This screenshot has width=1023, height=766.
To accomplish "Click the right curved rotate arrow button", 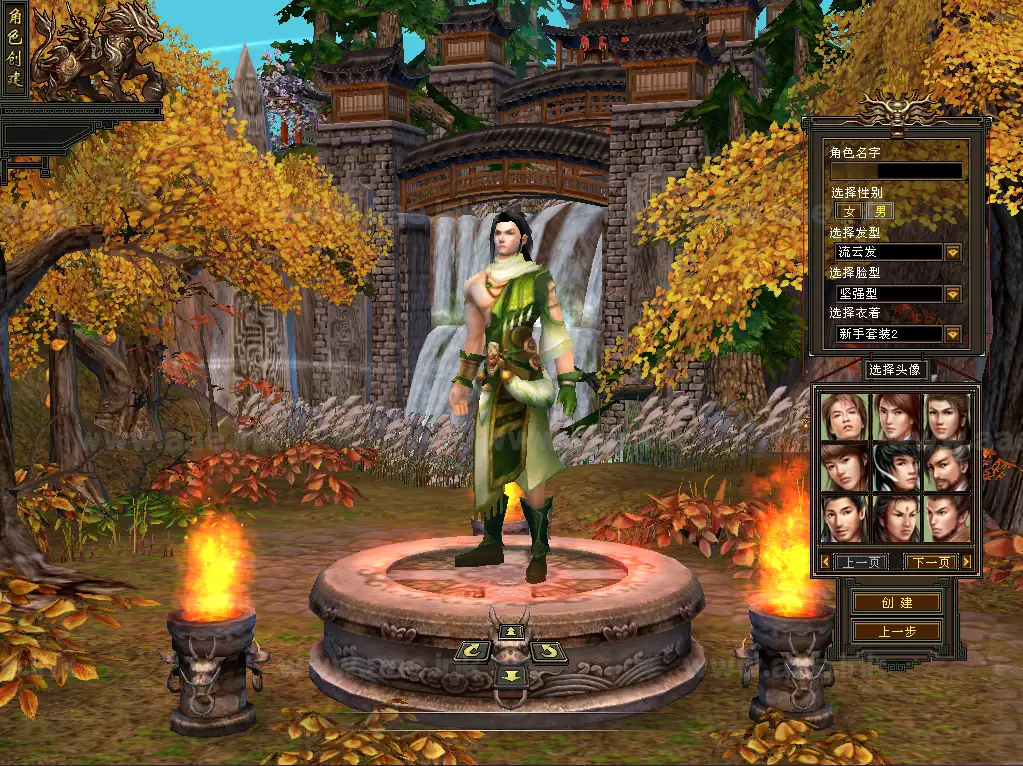I will pyautogui.click(x=549, y=652).
